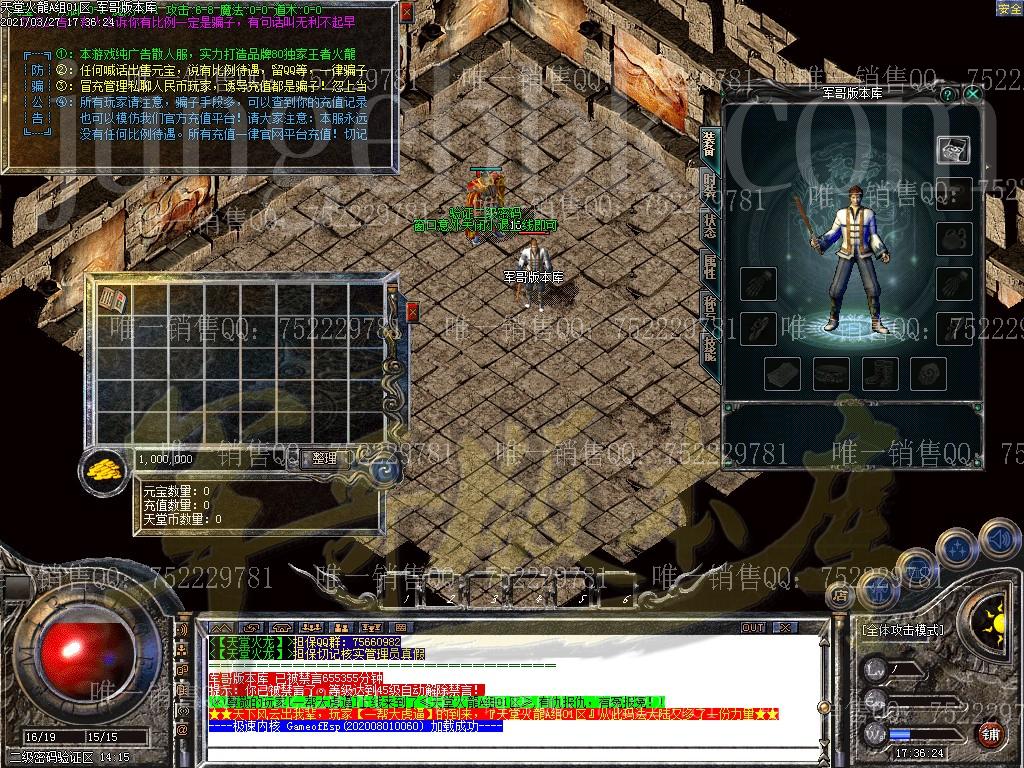Screen dimensions: 1024x768
Task: Show the 技能 skills tab
Action: pyautogui.click(x=709, y=346)
